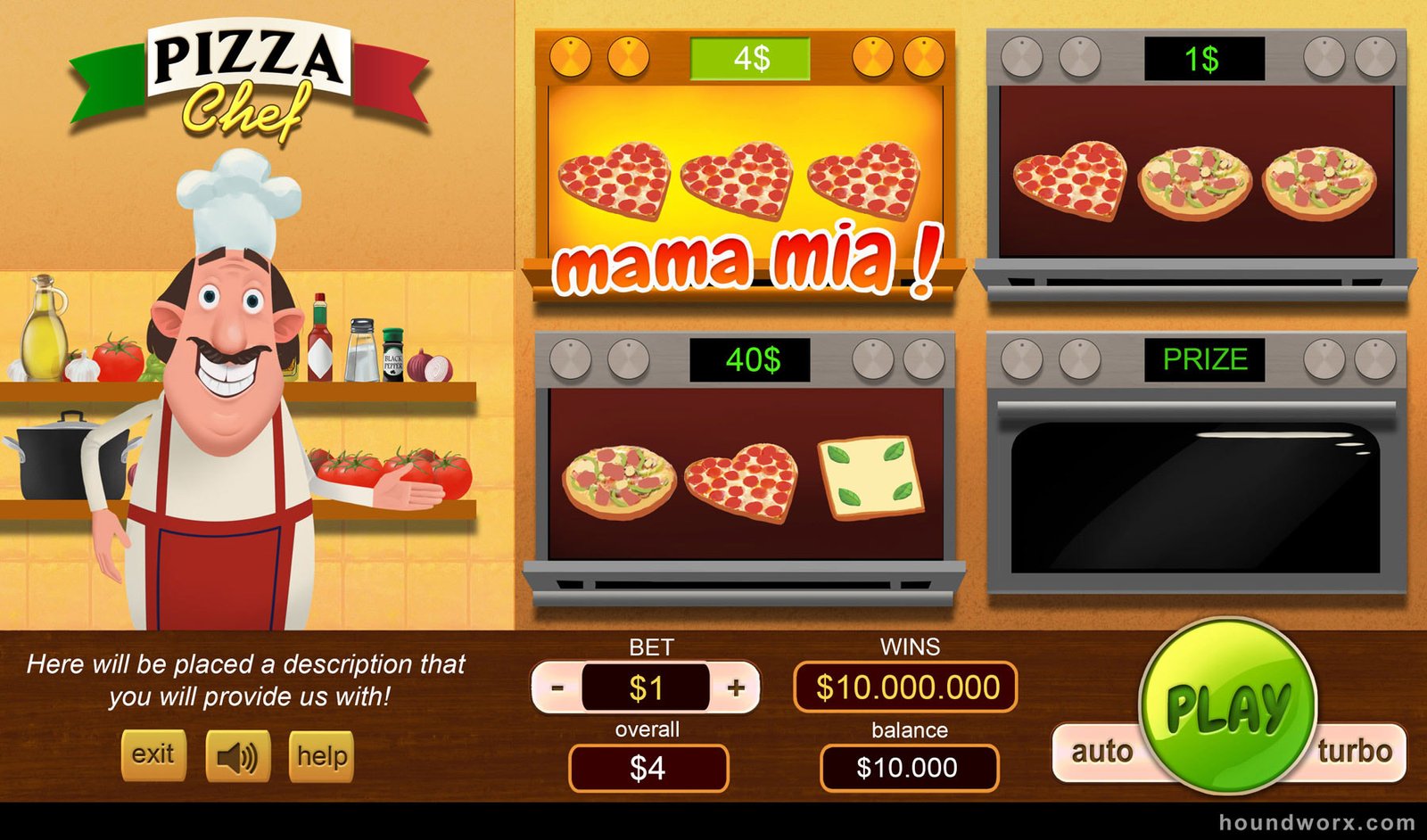Image resolution: width=1427 pixels, height=840 pixels.
Task: Activate turbo mode
Action: tap(1356, 752)
